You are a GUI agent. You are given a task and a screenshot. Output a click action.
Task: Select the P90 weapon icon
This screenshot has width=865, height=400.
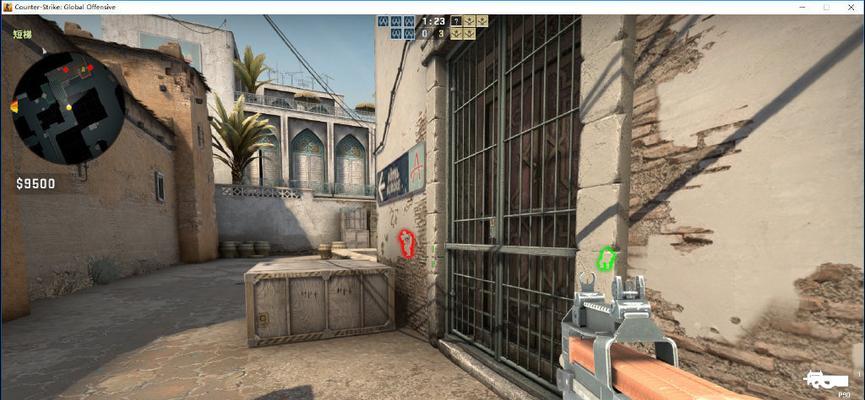click(826, 380)
